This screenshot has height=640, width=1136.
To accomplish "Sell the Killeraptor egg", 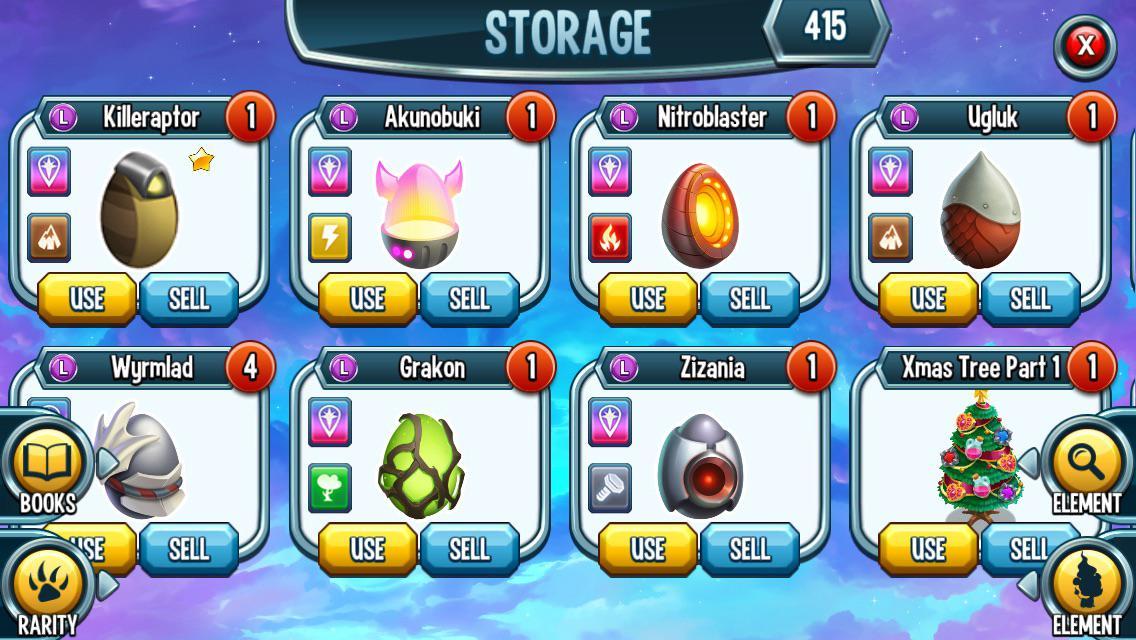I will pos(189,298).
